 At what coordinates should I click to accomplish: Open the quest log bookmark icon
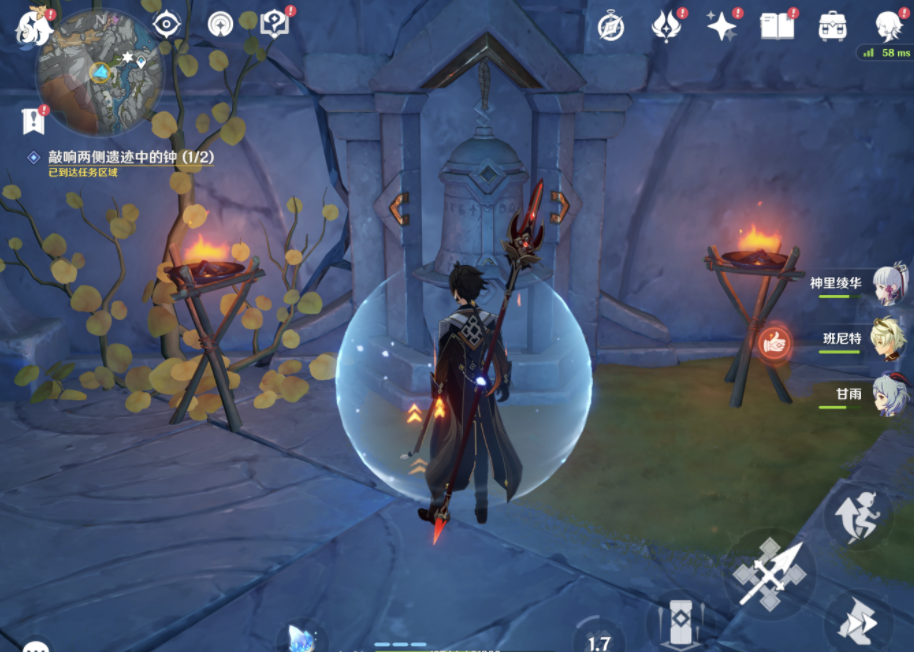tap(32, 121)
